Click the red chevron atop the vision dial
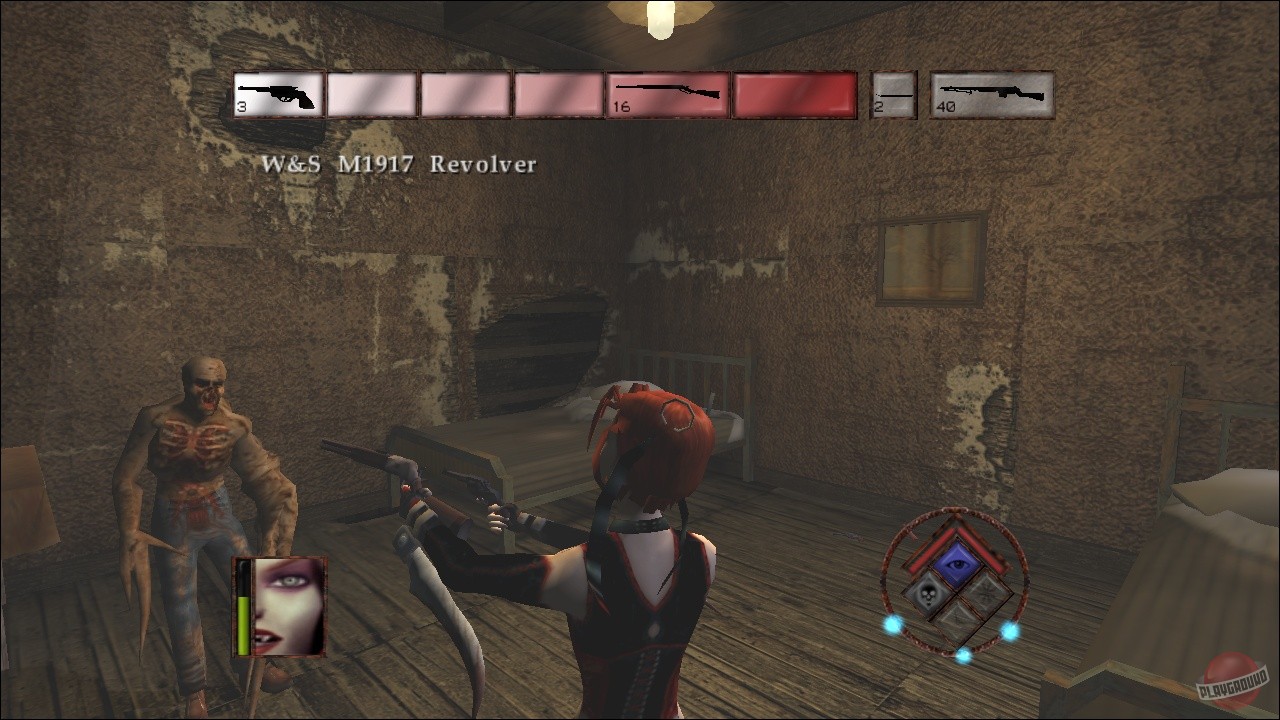 click(x=958, y=533)
